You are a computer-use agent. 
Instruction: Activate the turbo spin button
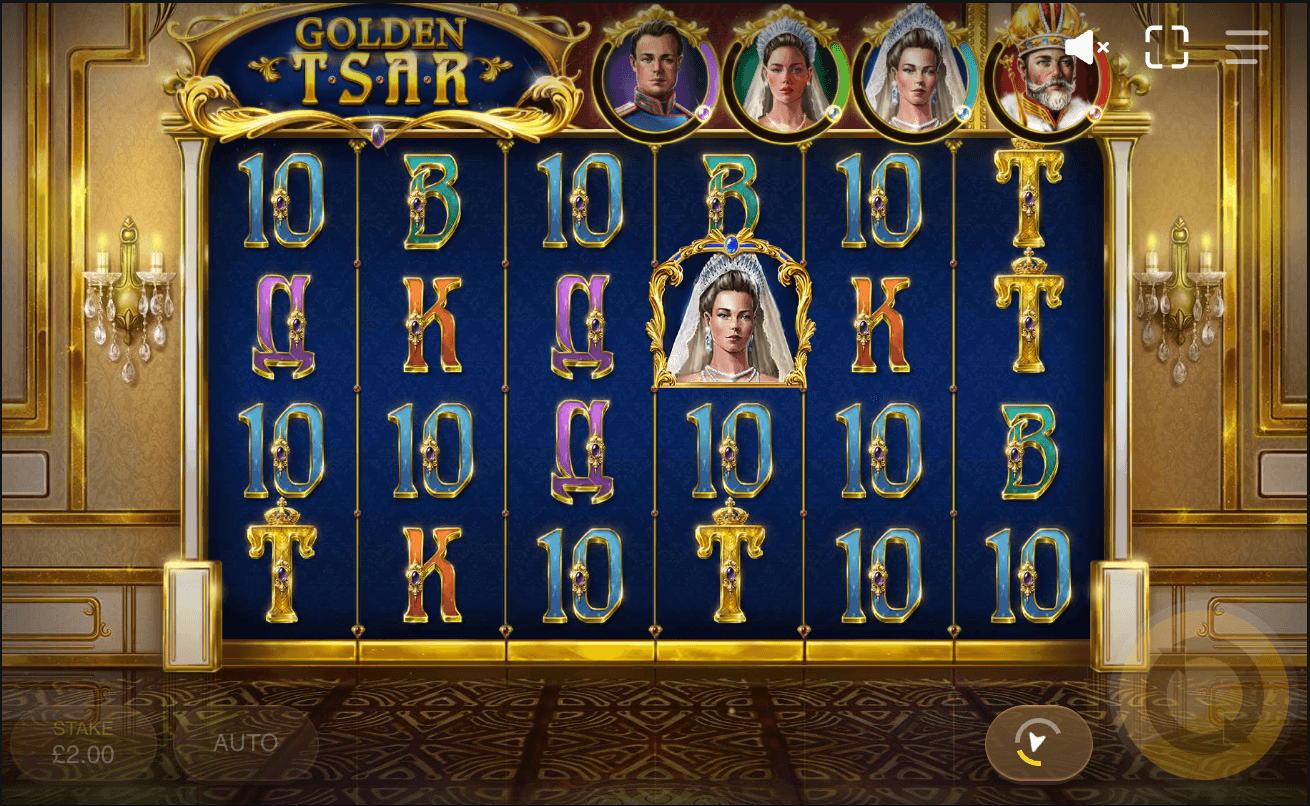pyautogui.click(x=1038, y=743)
